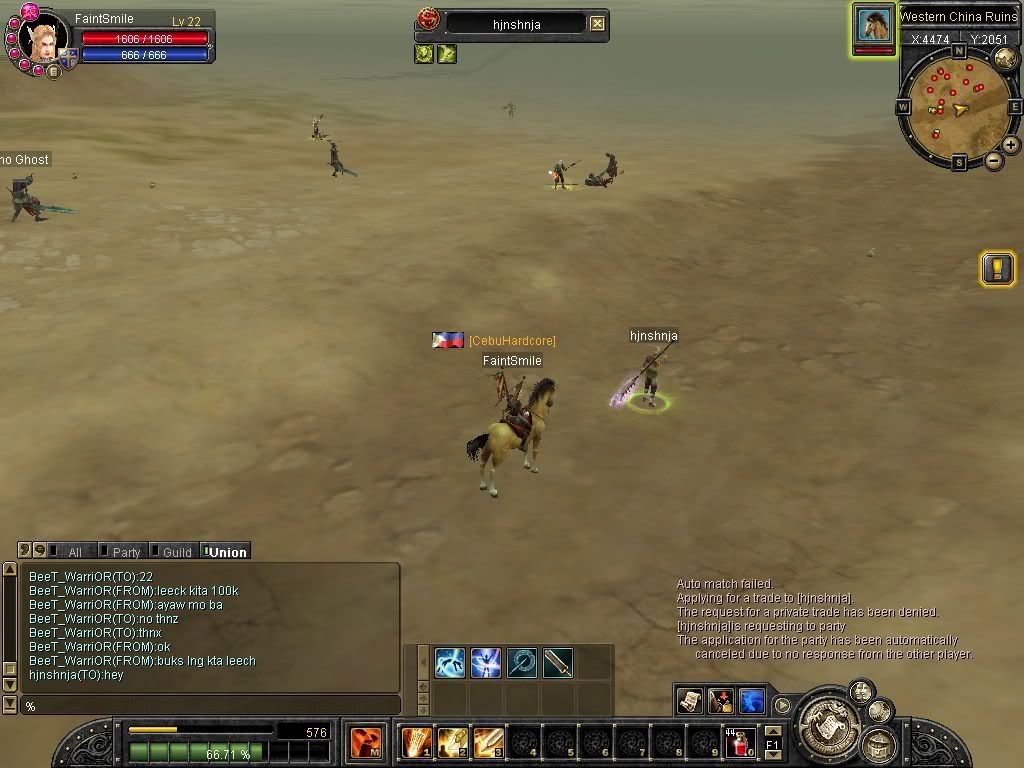This screenshot has height=768, width=1024.
Task: Activate the skill in hotbar slot 2
Action: 452,743
